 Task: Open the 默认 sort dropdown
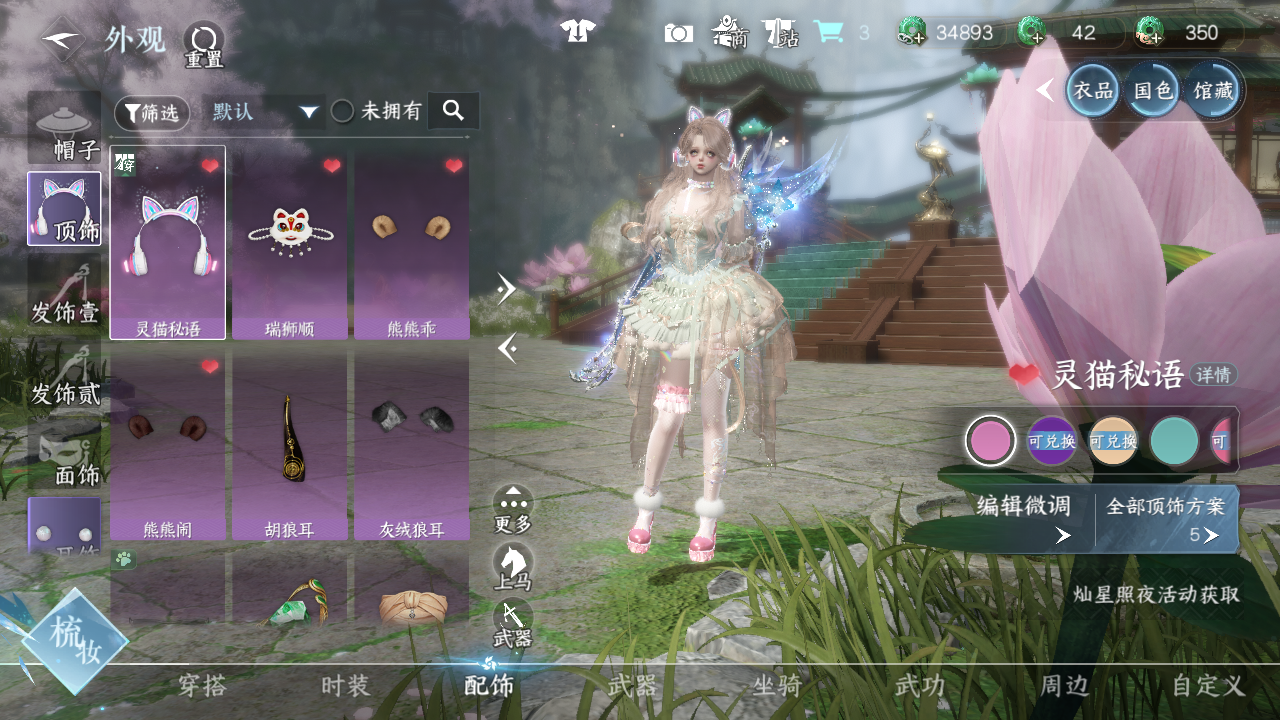[x=264, y=112]
